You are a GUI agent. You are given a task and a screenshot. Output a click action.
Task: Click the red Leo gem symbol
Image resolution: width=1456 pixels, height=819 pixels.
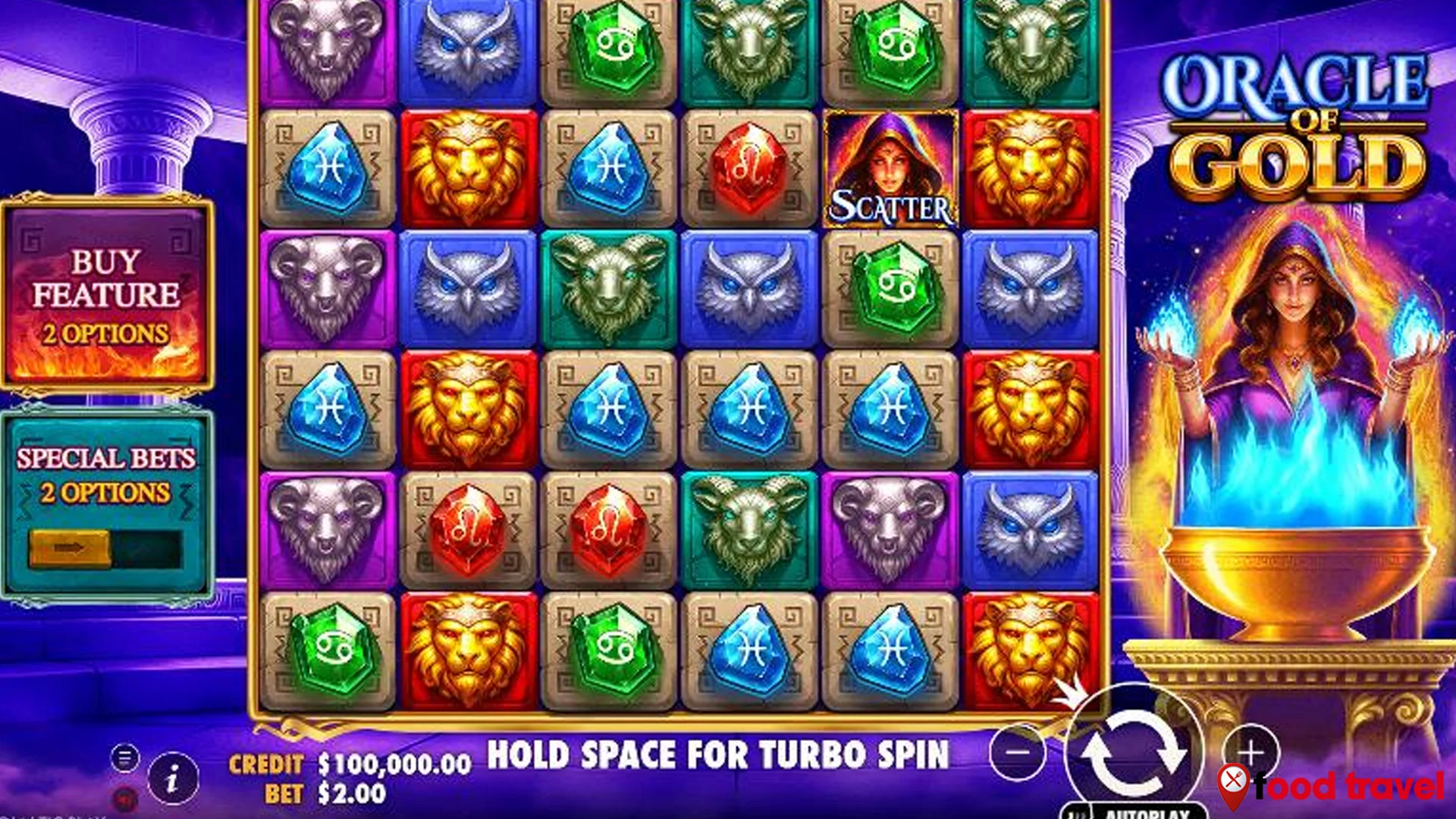point(752,166)
